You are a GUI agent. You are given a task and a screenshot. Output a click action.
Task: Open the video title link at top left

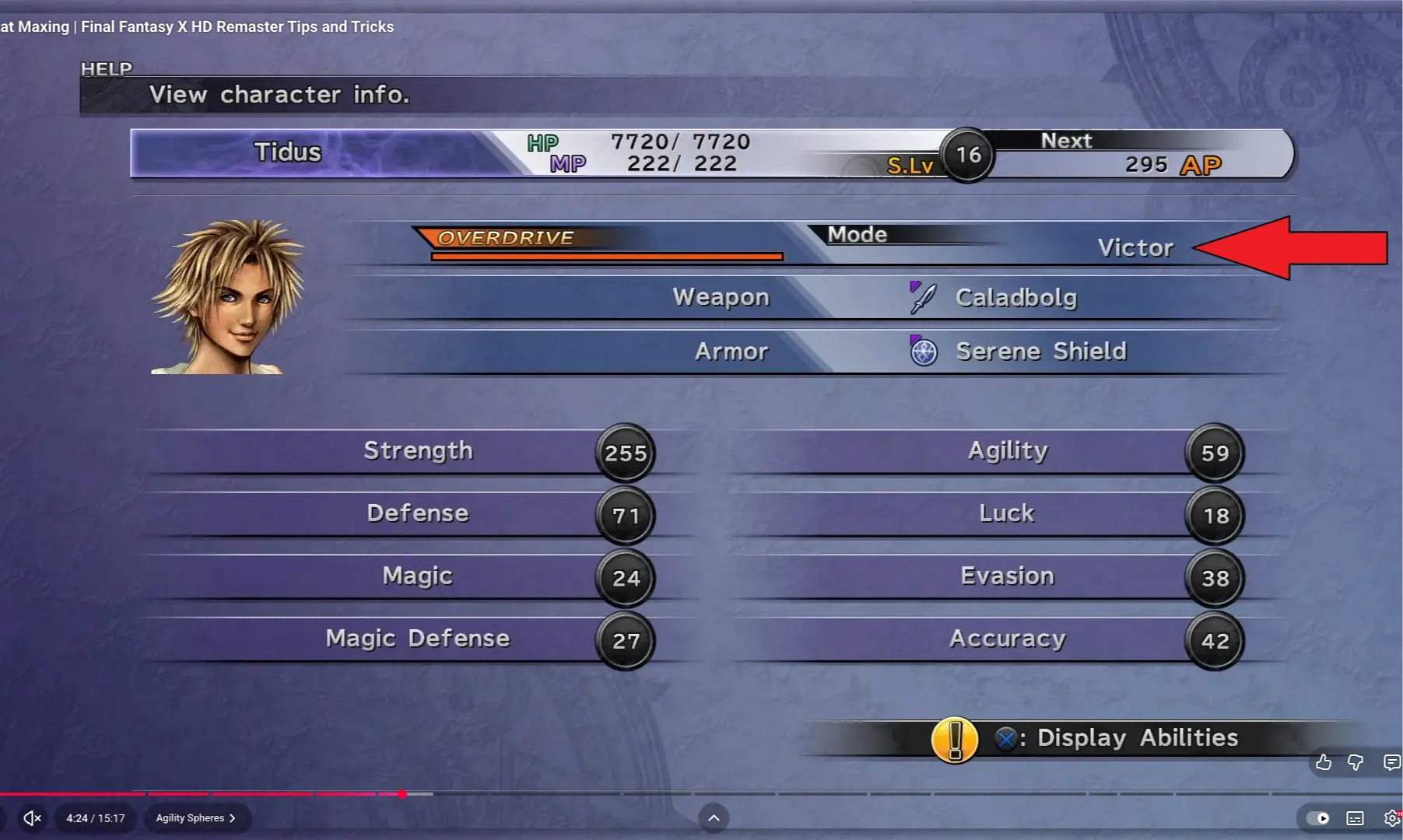(195, 26)
